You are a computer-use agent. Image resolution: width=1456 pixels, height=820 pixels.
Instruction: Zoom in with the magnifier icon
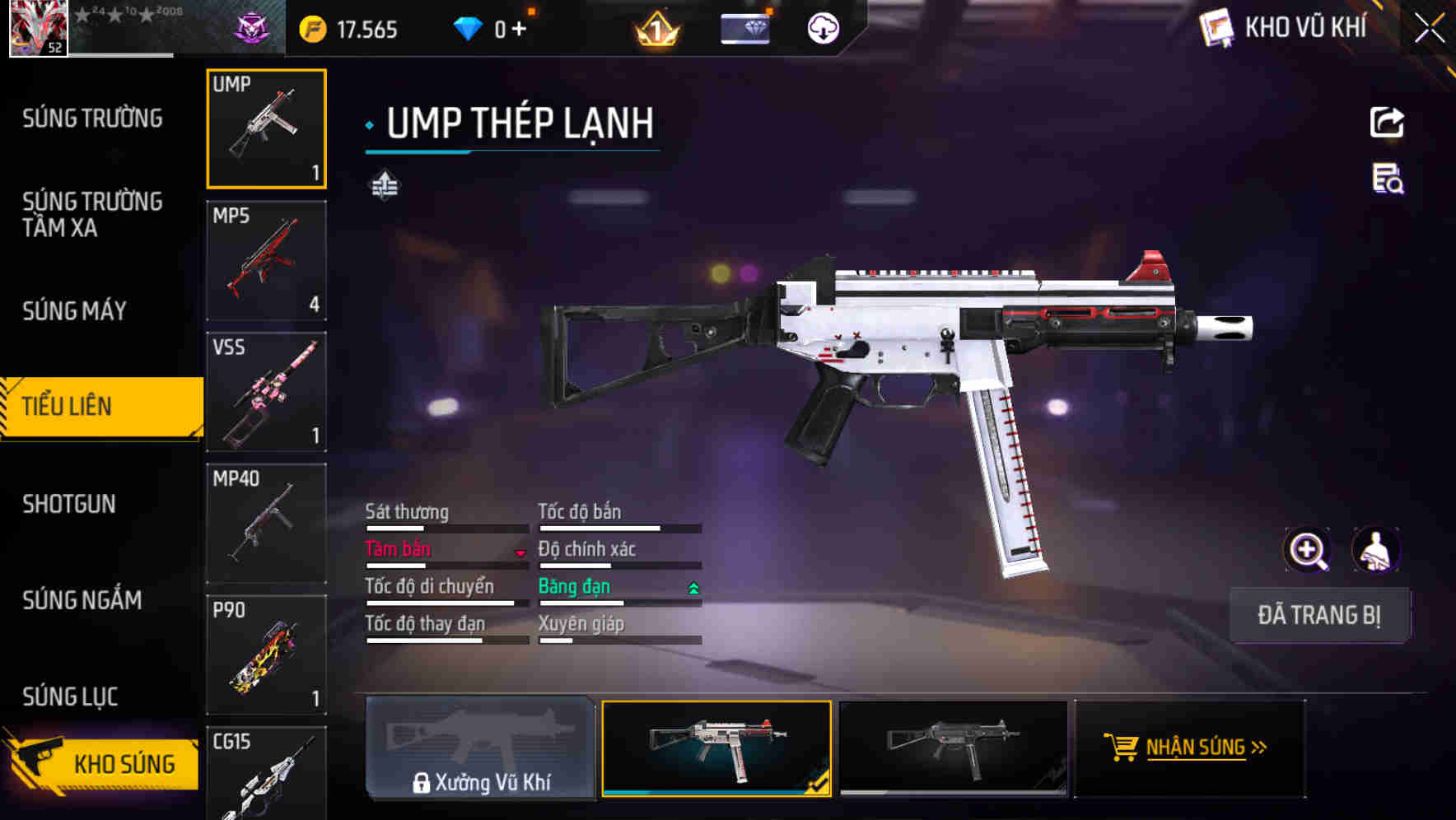[x=1307, y=550]
